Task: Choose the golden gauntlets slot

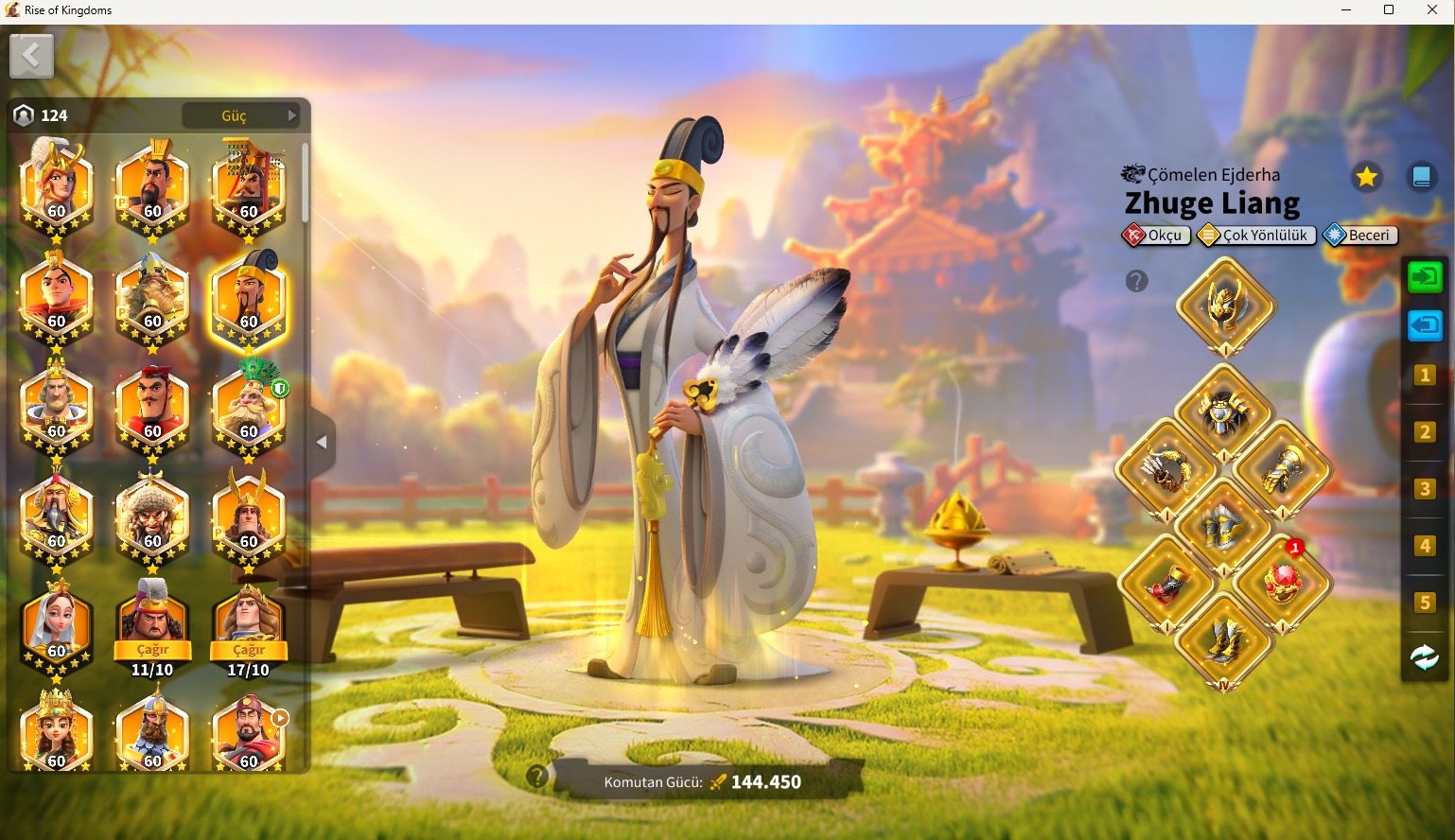Action: [1283, 470]
